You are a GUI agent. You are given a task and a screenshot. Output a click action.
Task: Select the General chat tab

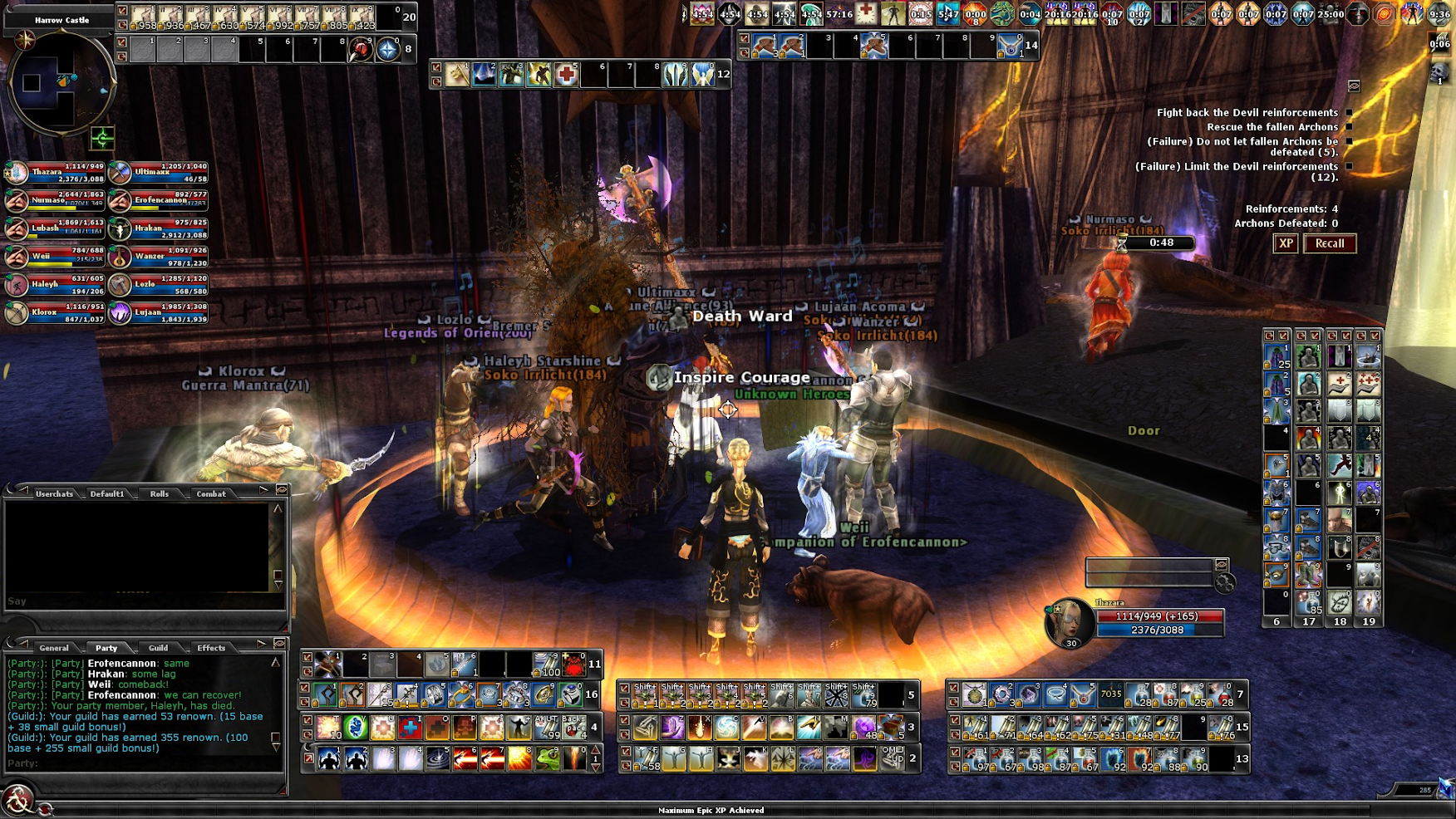[54, 648]
